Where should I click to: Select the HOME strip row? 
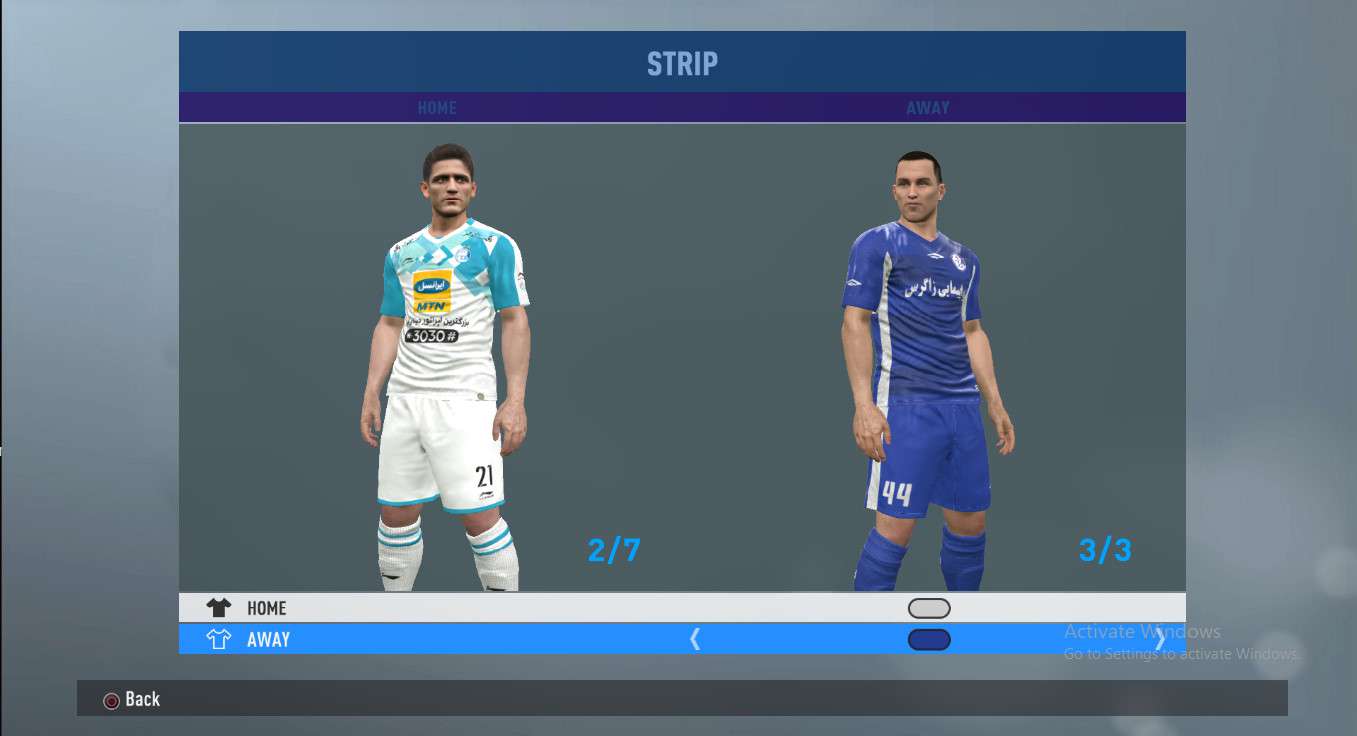point(266,608)
